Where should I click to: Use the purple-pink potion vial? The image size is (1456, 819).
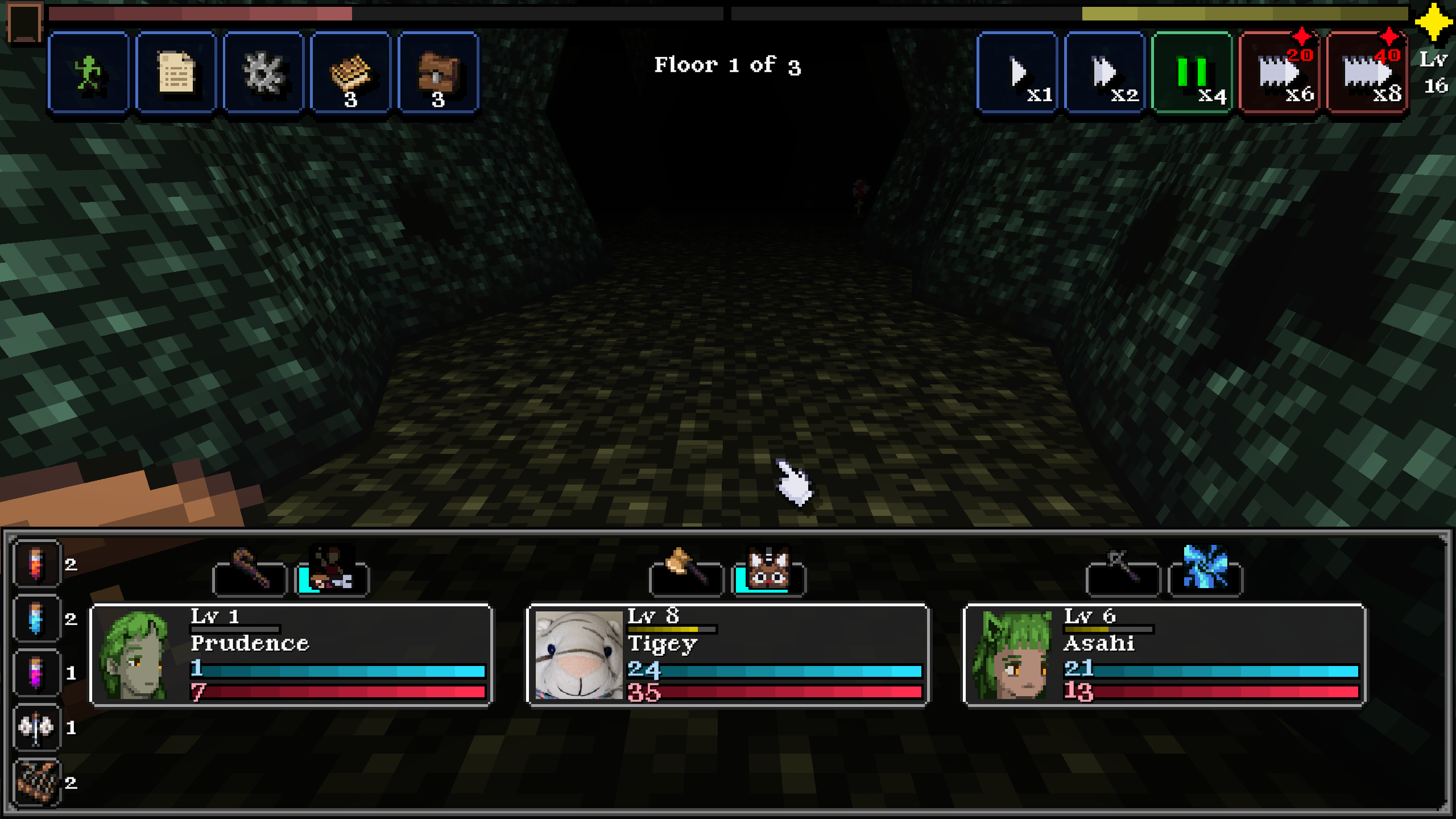pyautogui.click(x=37, y=673)
